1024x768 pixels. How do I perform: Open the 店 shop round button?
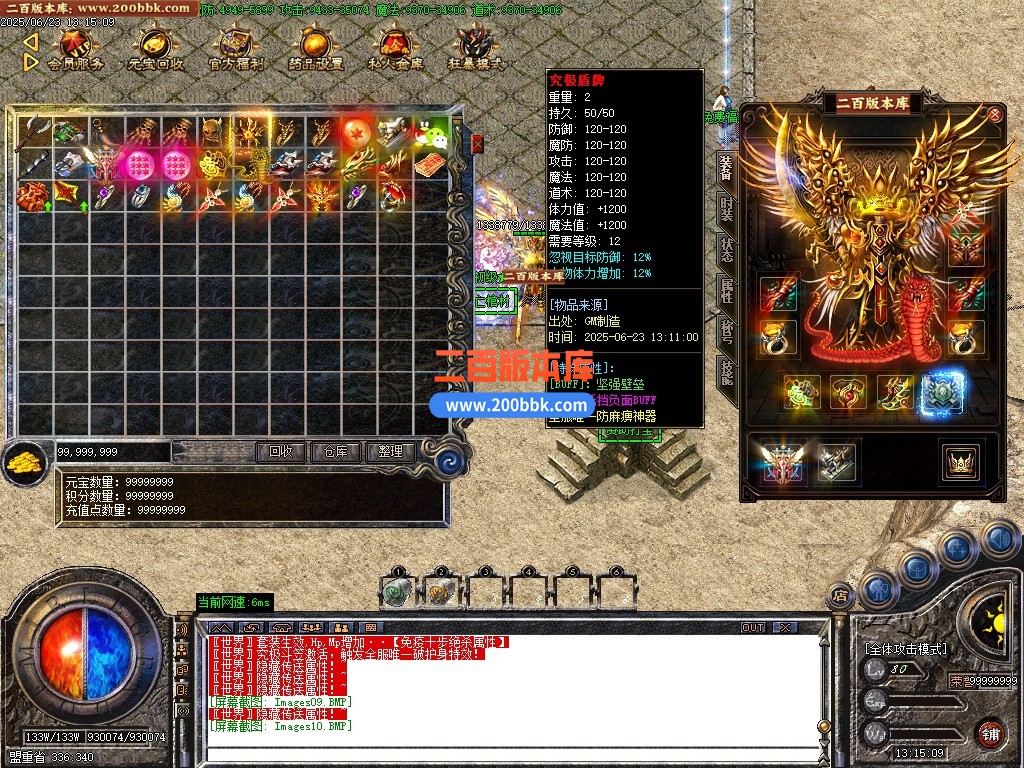[841, 596]
